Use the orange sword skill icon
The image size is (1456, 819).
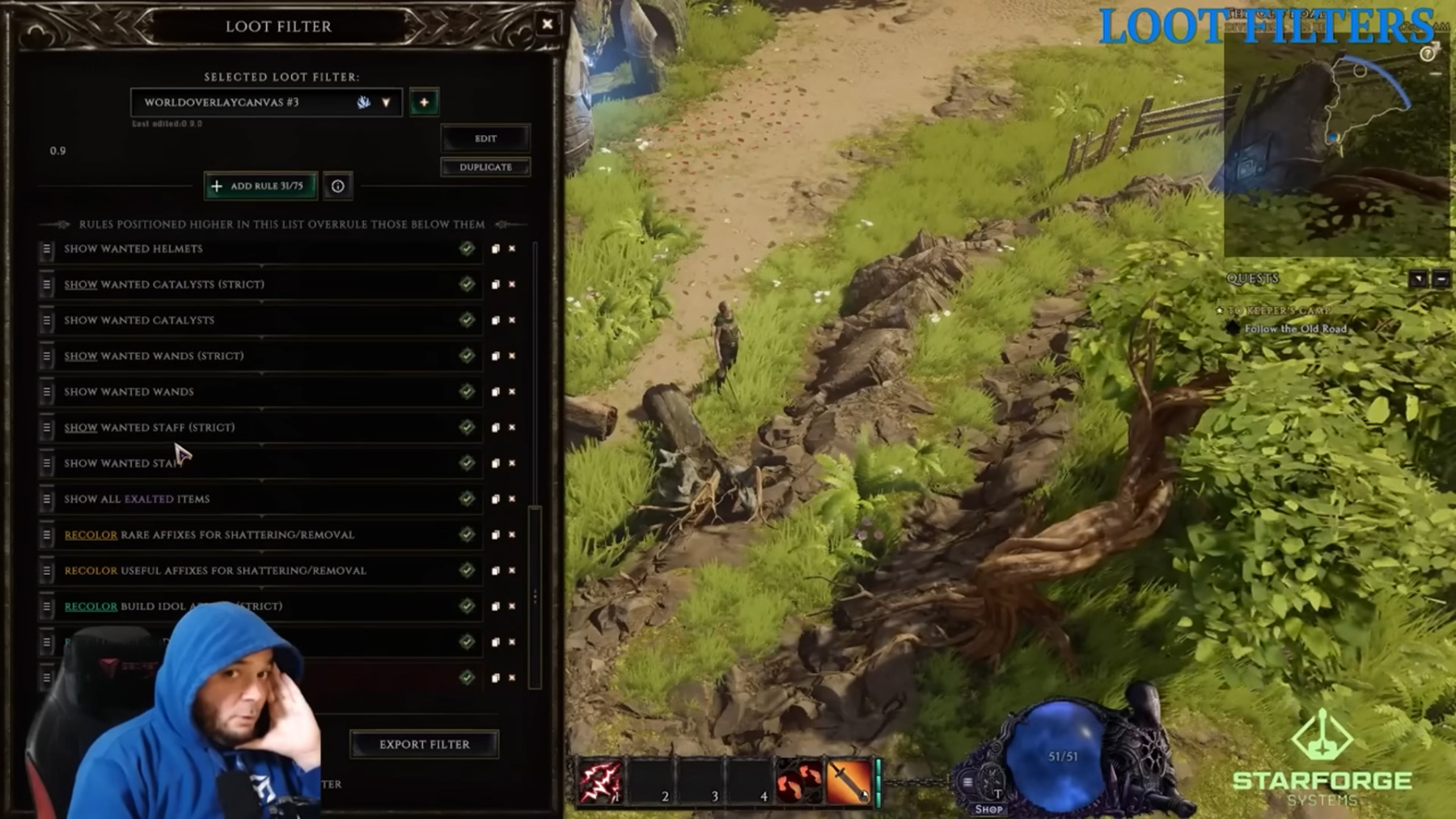click(x=849, y=782)
